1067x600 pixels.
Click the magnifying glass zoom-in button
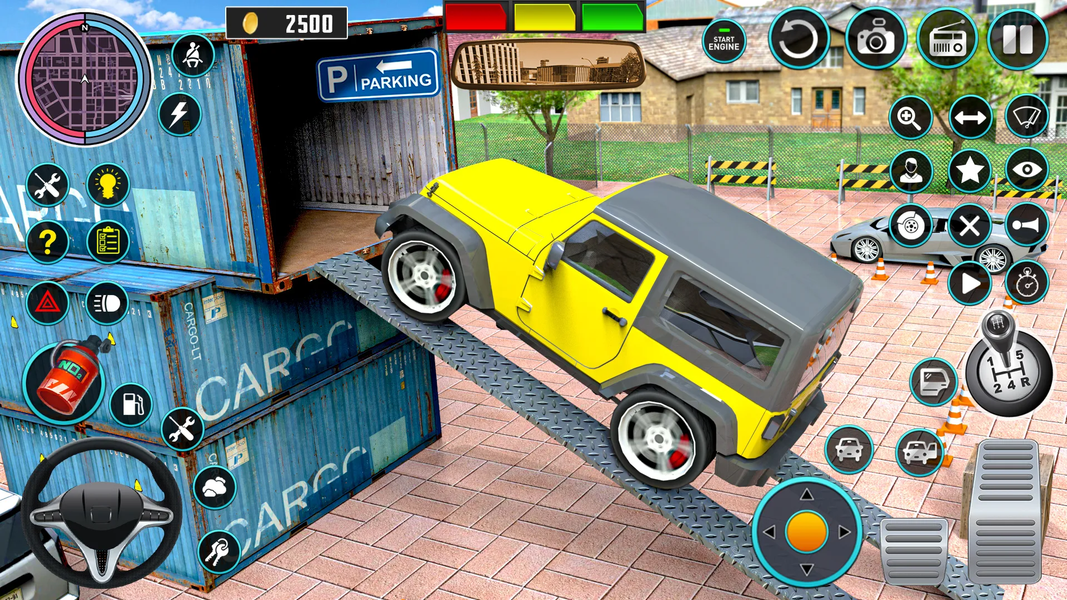pyautogui.click(x=911, y=117)
